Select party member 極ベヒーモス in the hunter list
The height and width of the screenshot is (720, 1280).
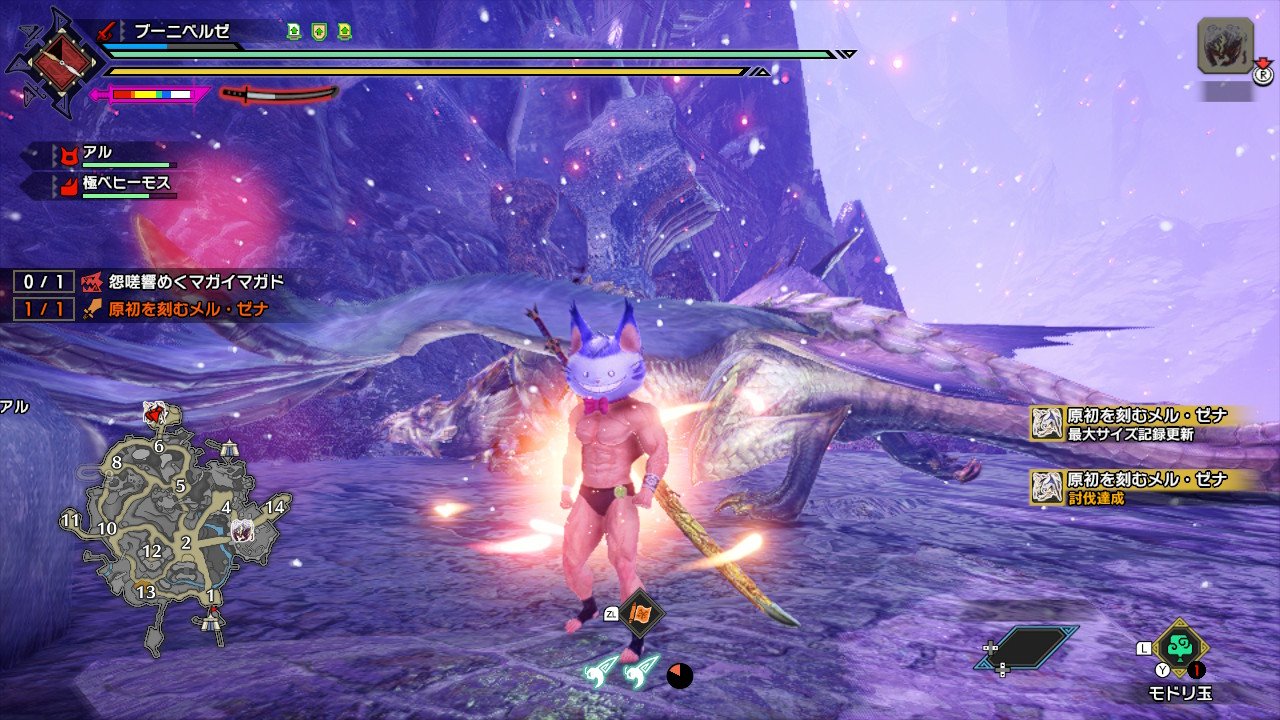coord(115,183)
